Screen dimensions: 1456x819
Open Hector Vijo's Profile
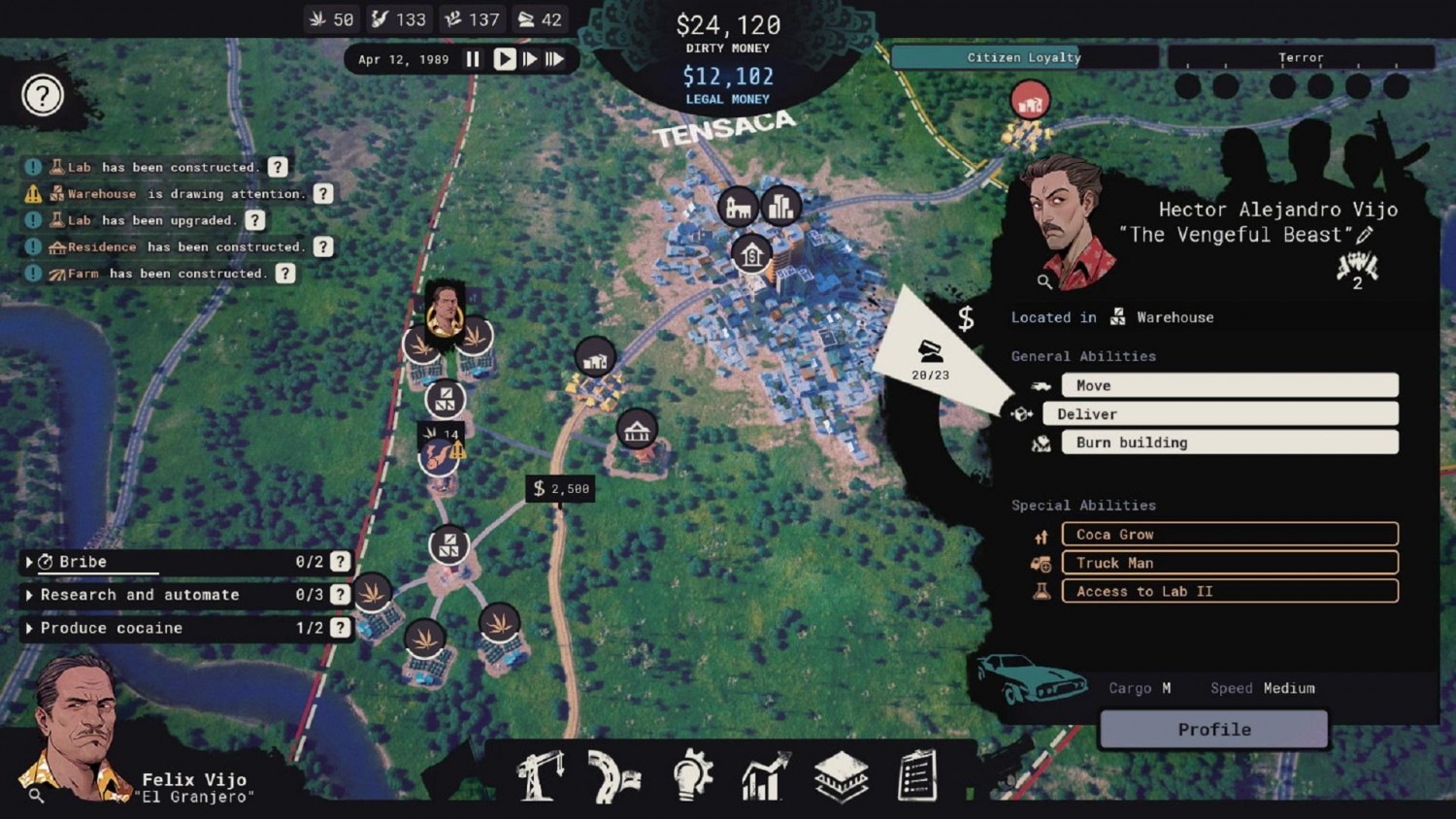pyautogui.click(x=1211, y=729)
